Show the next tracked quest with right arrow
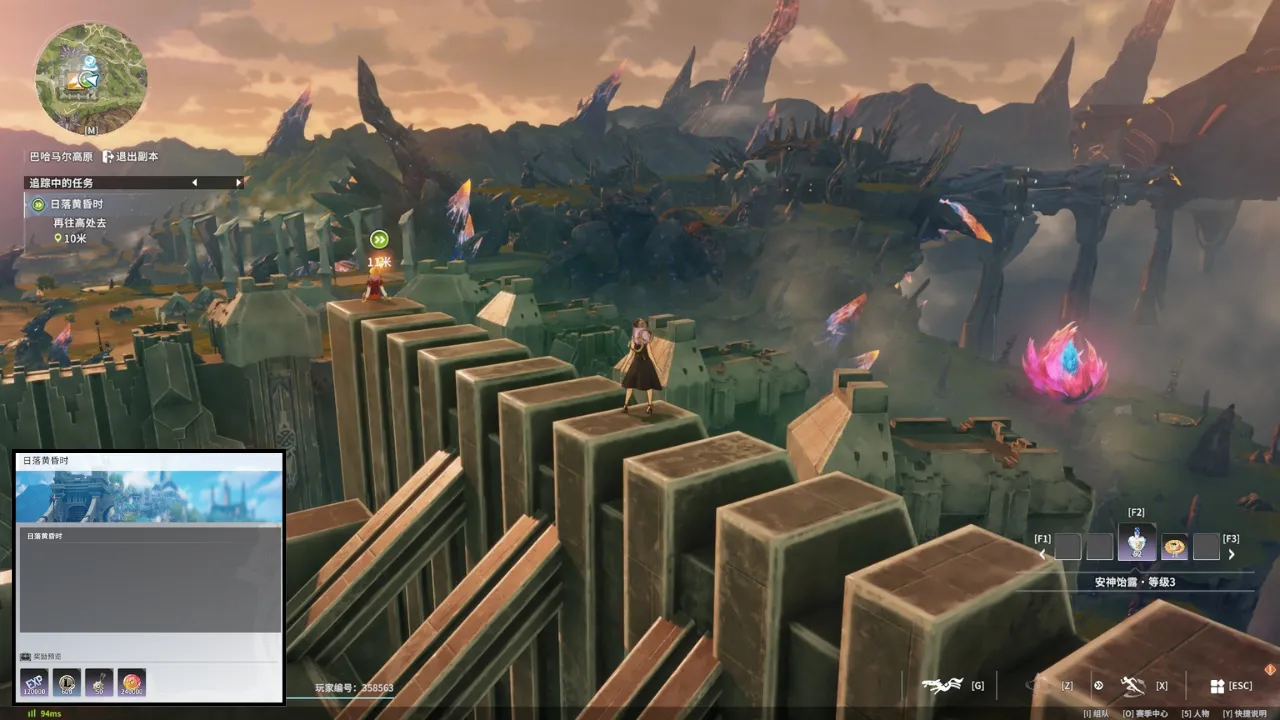The height and width of the screenshot is (720, 1280). pyautogui.click(x=238, y=183)
